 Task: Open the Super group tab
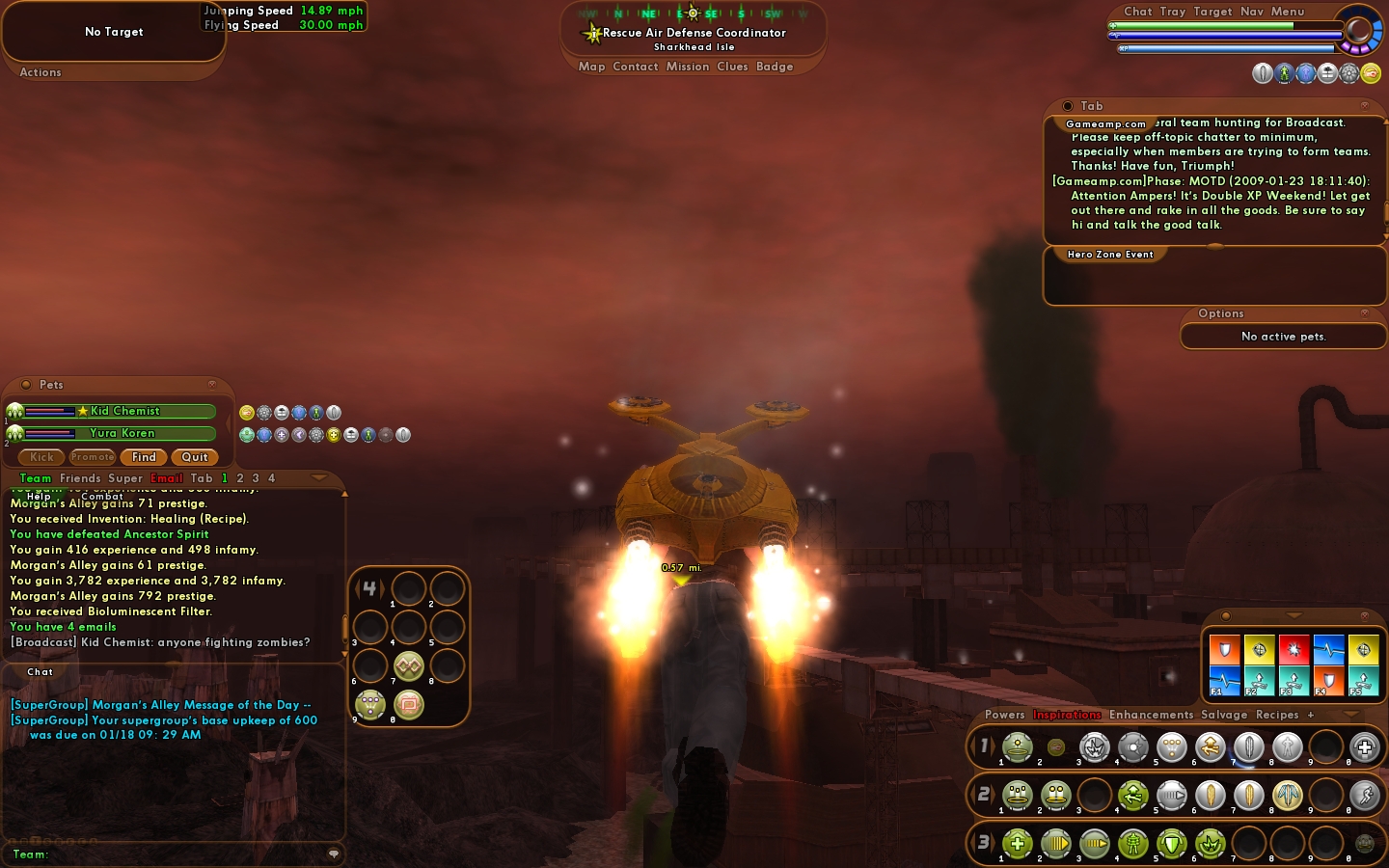pyautogui.click(x=124, y=478)
